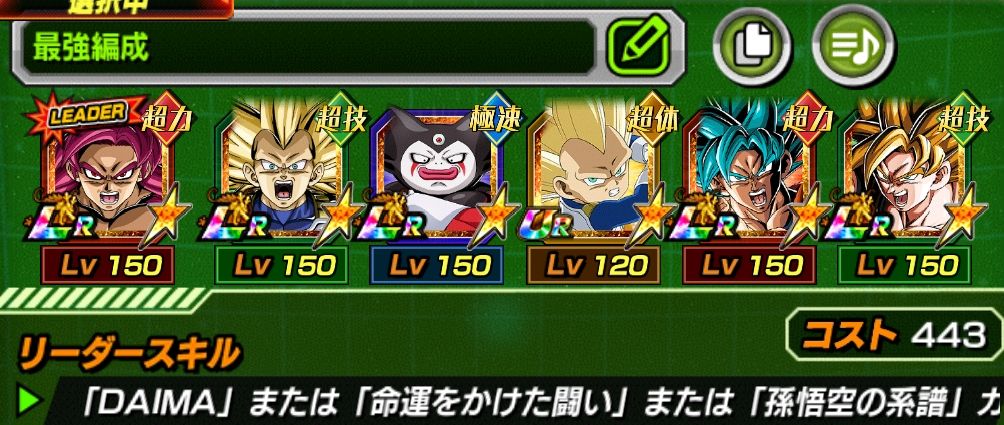This screenshot has width=1004, height=425.
Task: Tap the copy team icon button
Action: click(748, 47)
